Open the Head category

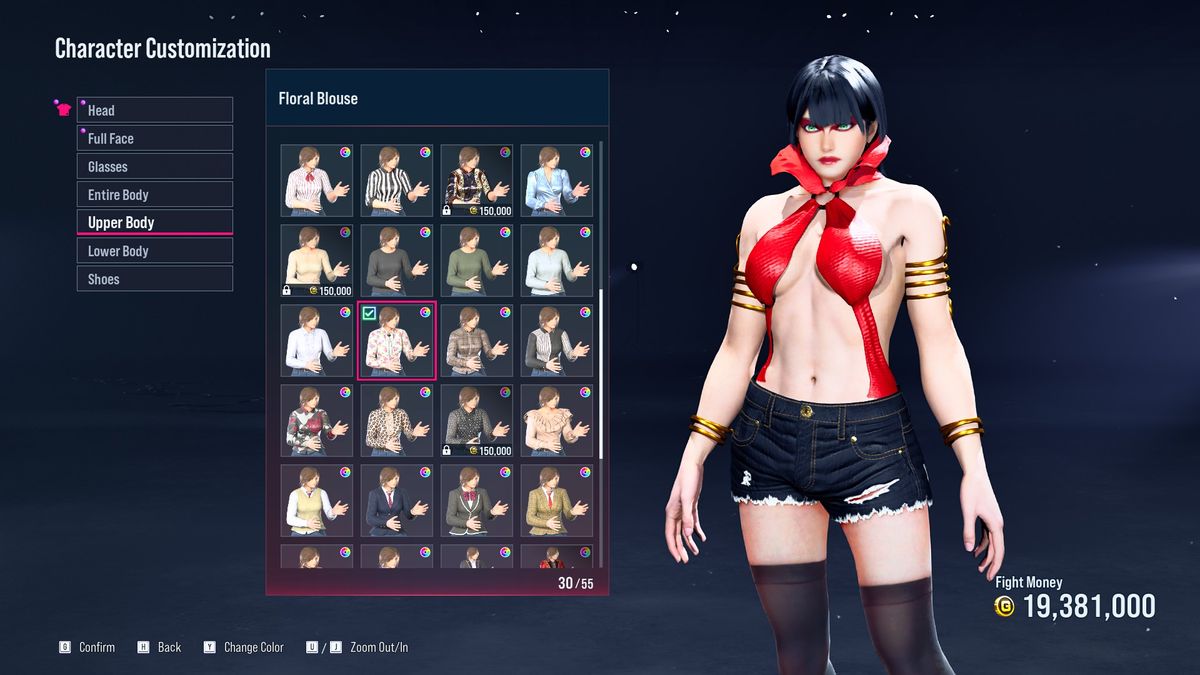coord(155,110)
